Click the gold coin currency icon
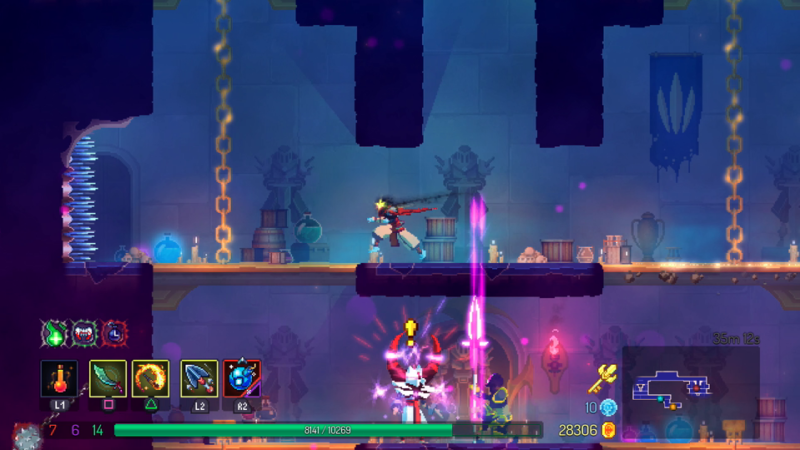The image size is (800, 450). click(x=608, y=430)
